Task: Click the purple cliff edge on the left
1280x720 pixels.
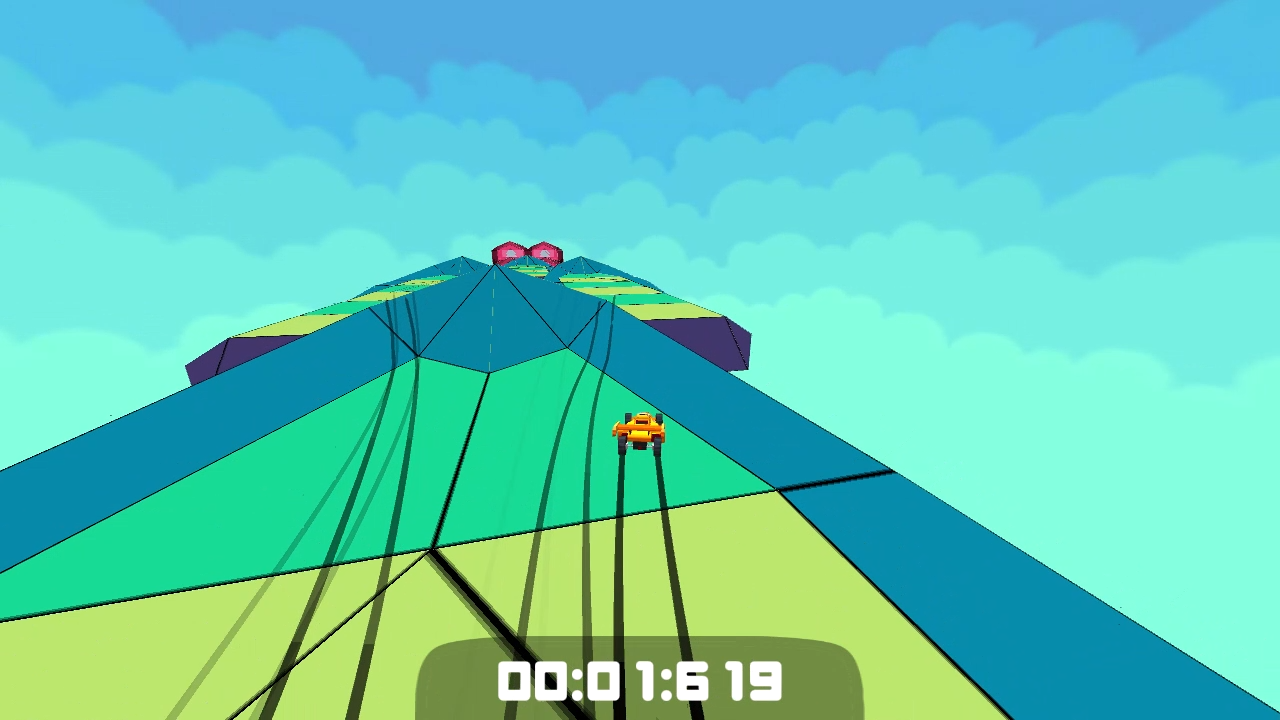Action: click(x=235, y=355)
